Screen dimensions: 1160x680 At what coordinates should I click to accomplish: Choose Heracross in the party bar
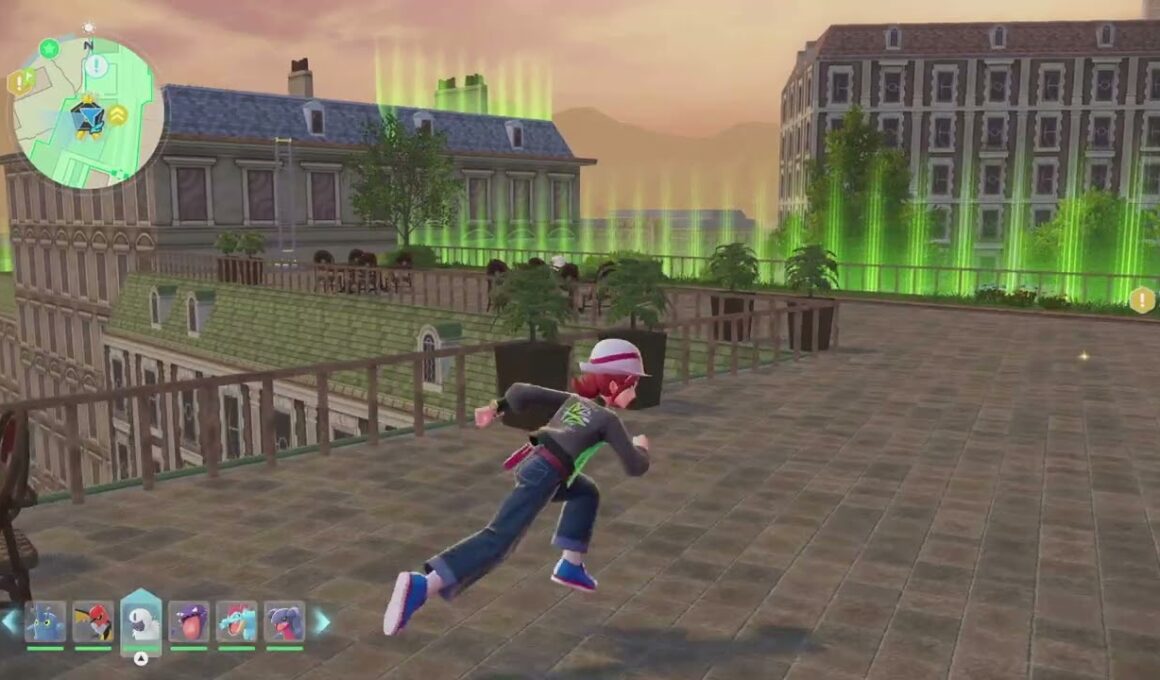pos(45,622)
